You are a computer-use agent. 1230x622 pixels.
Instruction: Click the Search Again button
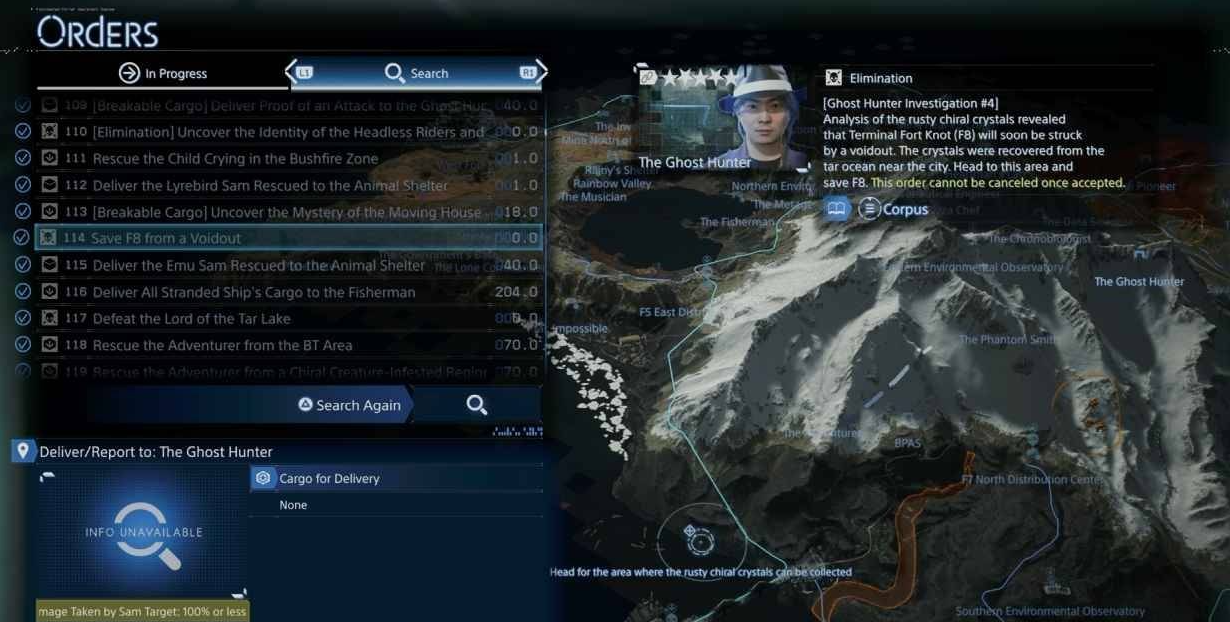(349, 405)
